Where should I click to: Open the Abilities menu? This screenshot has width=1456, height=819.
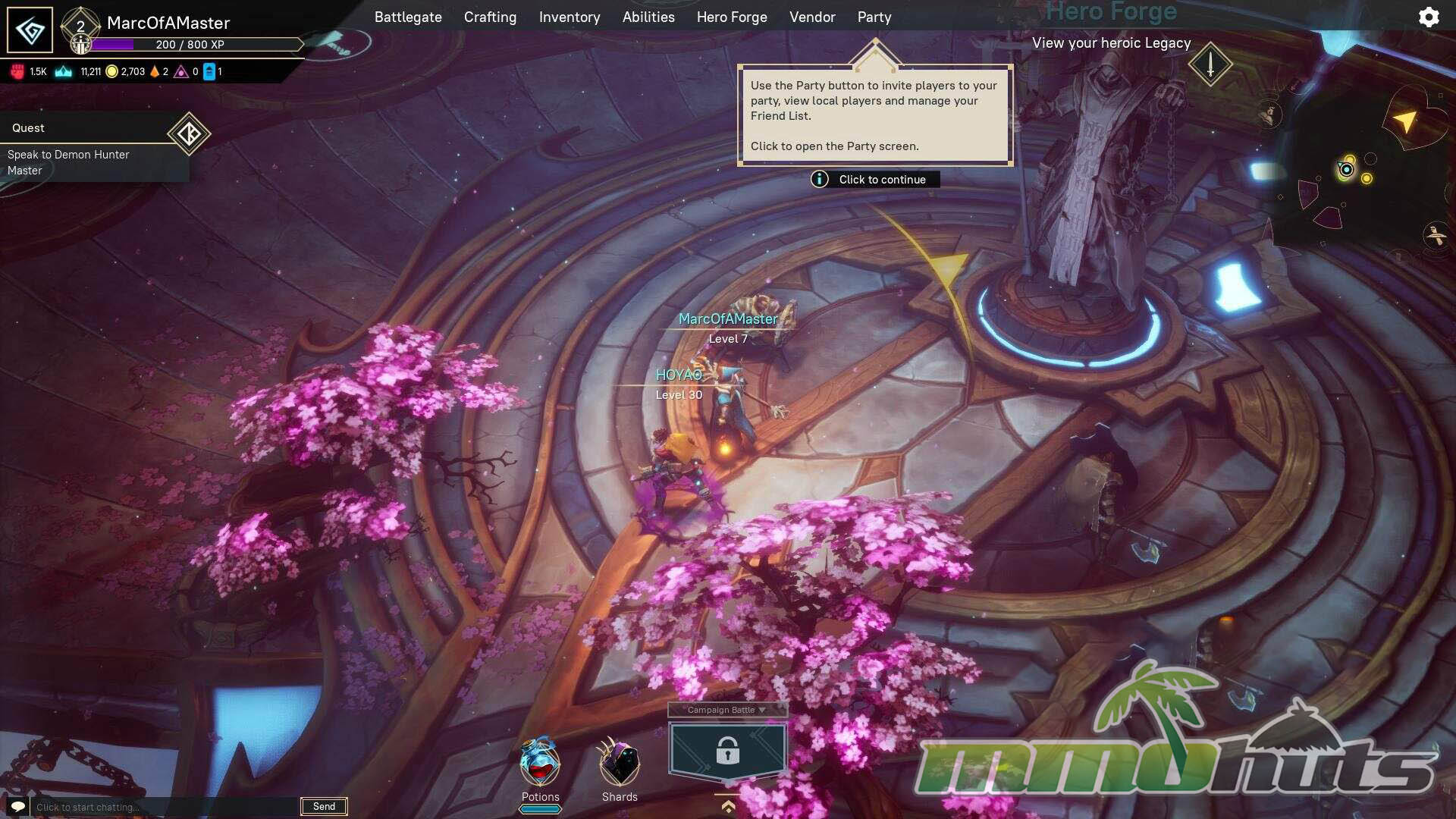648,17
